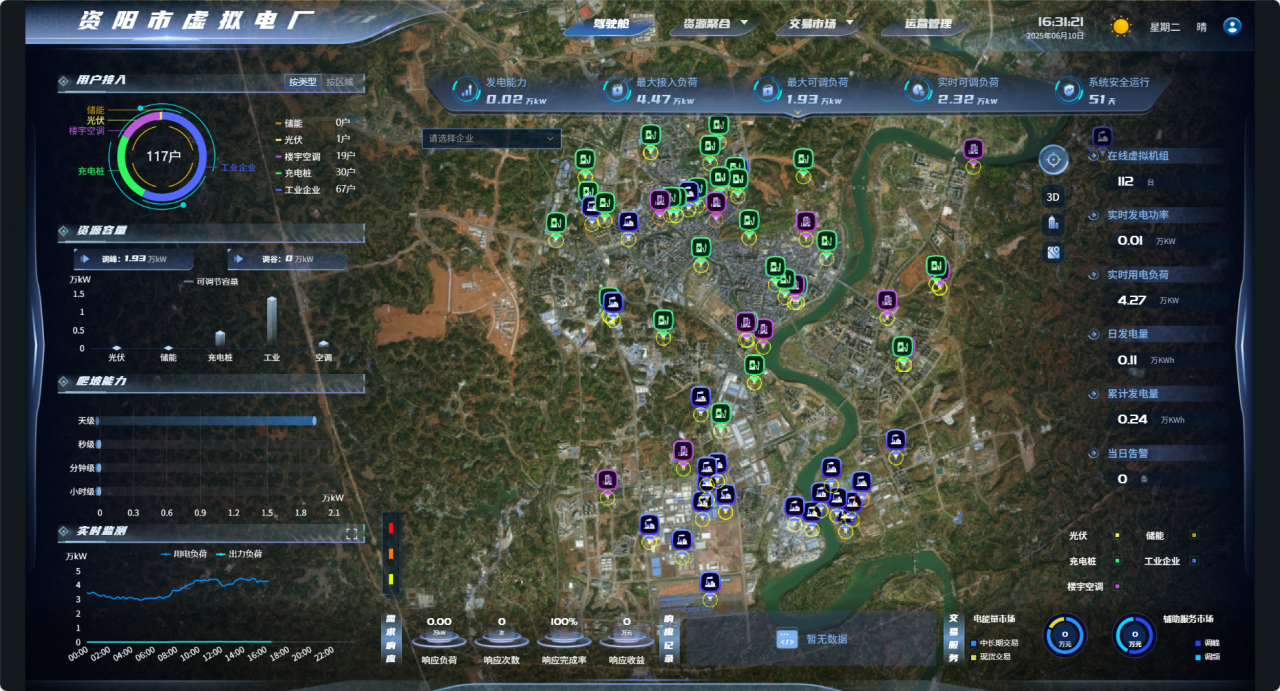Toggle the 3D map view

click(x=1053, y=197)
